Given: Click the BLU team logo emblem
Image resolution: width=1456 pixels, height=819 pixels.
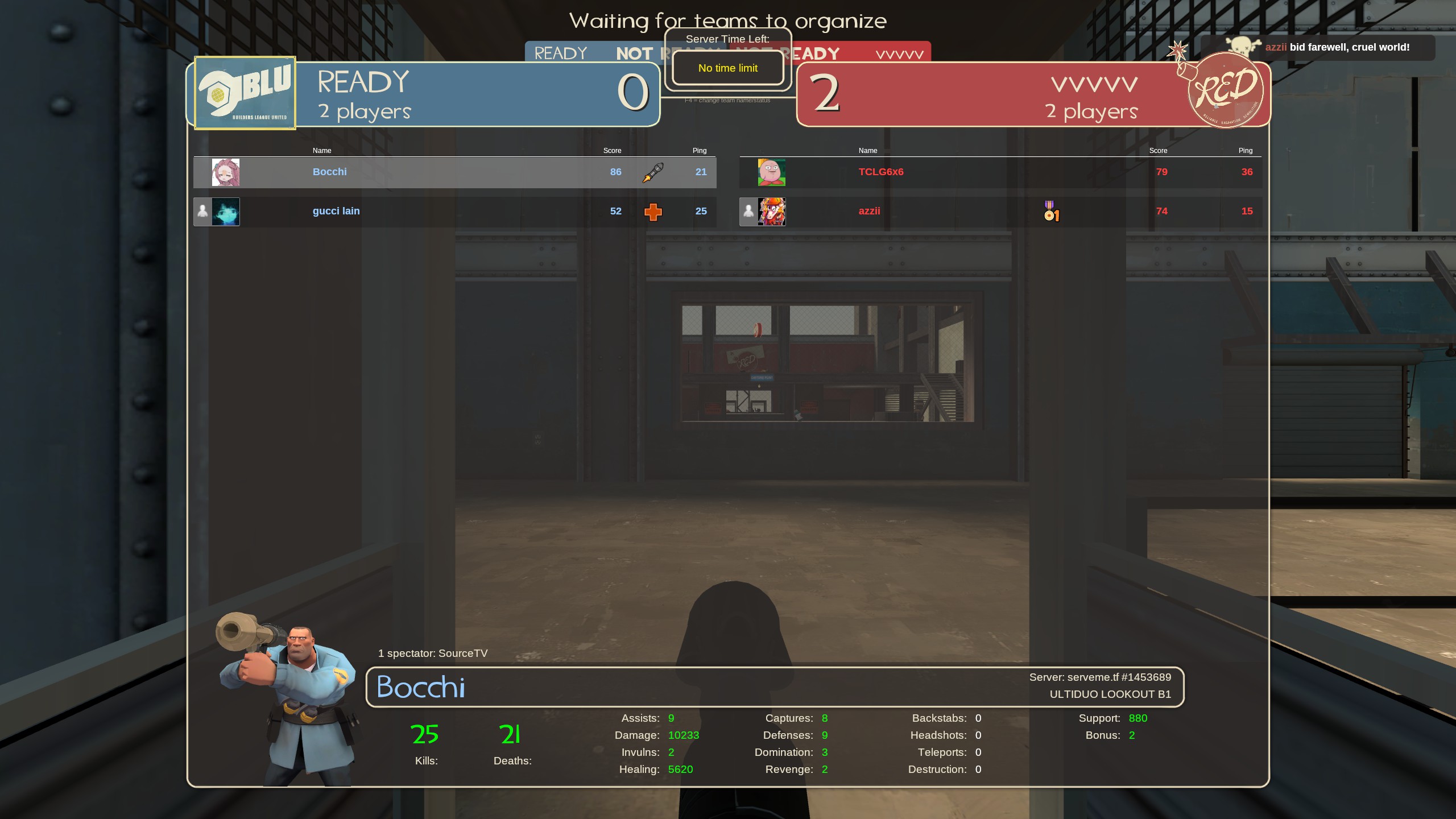Looking at the screenshot, I should (x=245, y=93).
